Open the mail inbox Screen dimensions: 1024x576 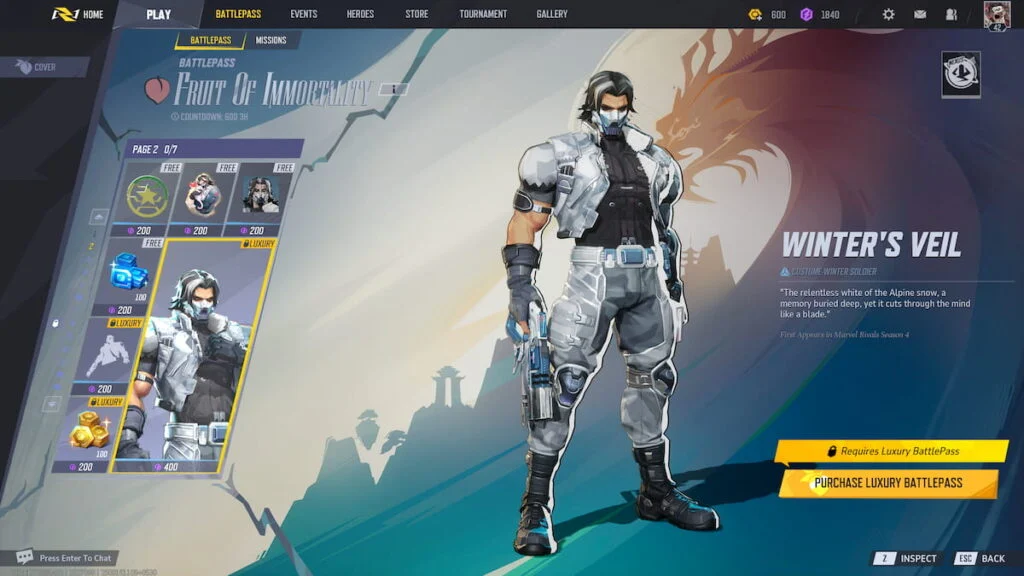click(x=920, y=14)
